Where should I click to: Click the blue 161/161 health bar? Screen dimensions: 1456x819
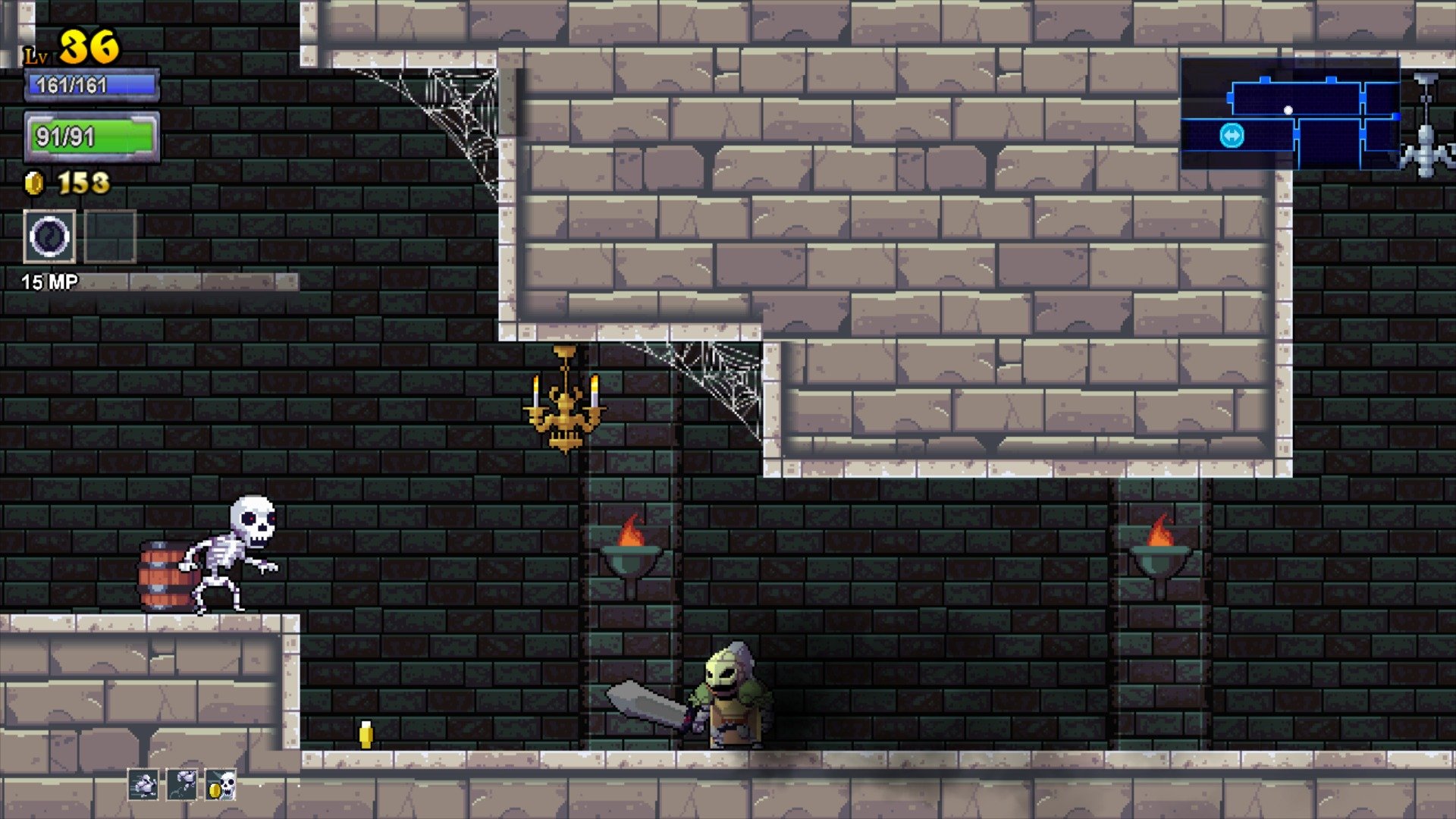tap(91, 86)
